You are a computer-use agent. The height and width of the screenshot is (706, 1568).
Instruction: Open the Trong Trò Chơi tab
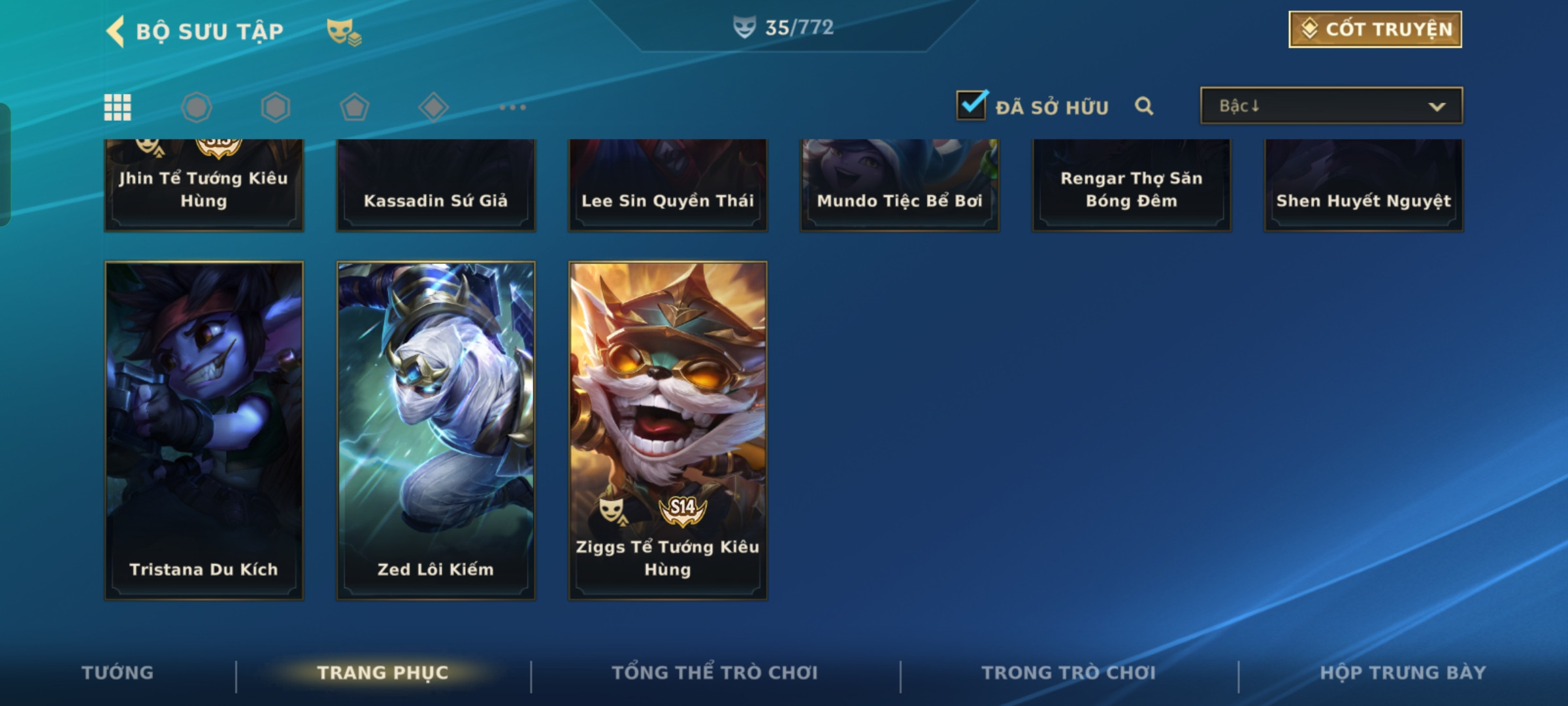point(1068,673)
